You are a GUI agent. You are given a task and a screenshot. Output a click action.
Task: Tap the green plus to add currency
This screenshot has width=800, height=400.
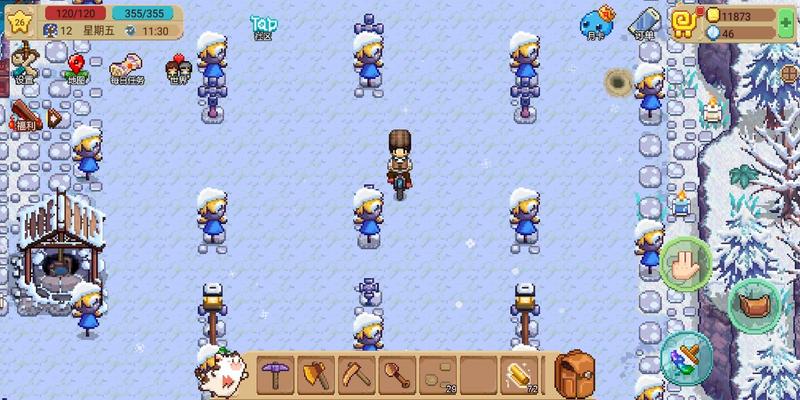(786, 24)
